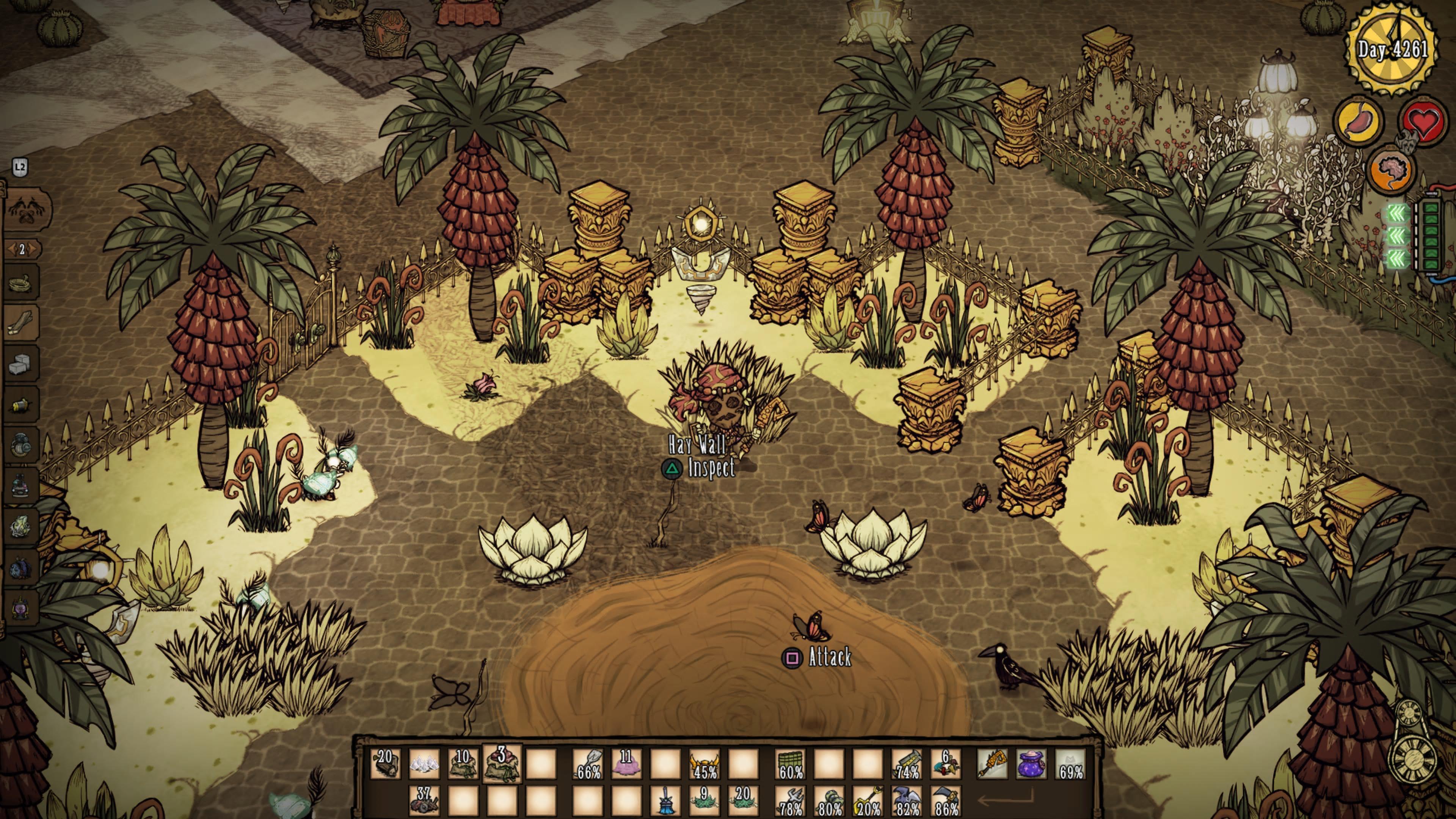Select the bundled wrap with count 3

point(501,763)
